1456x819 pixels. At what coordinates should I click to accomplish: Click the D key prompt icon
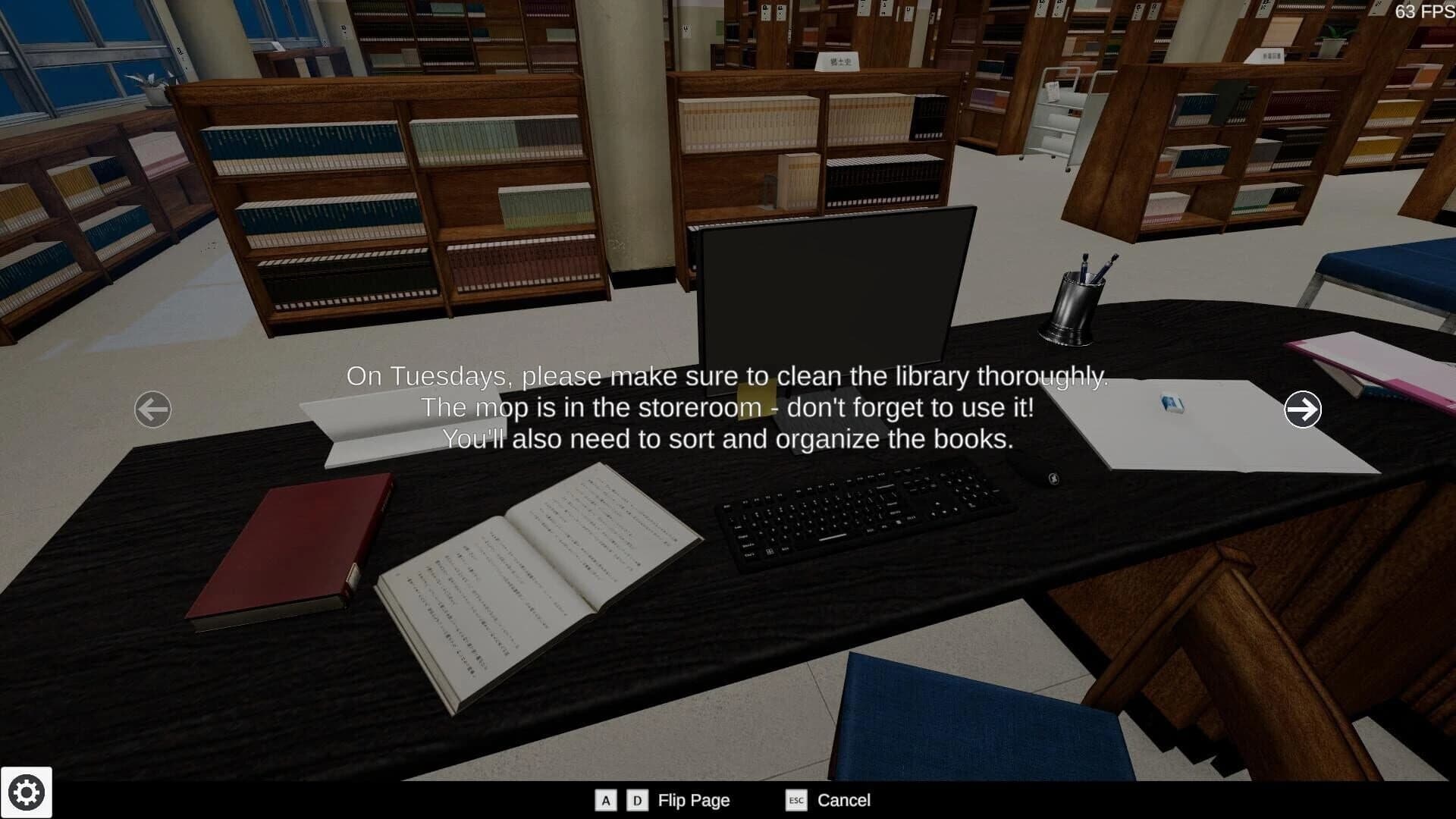pyautogui.click(x=637, y=801)
